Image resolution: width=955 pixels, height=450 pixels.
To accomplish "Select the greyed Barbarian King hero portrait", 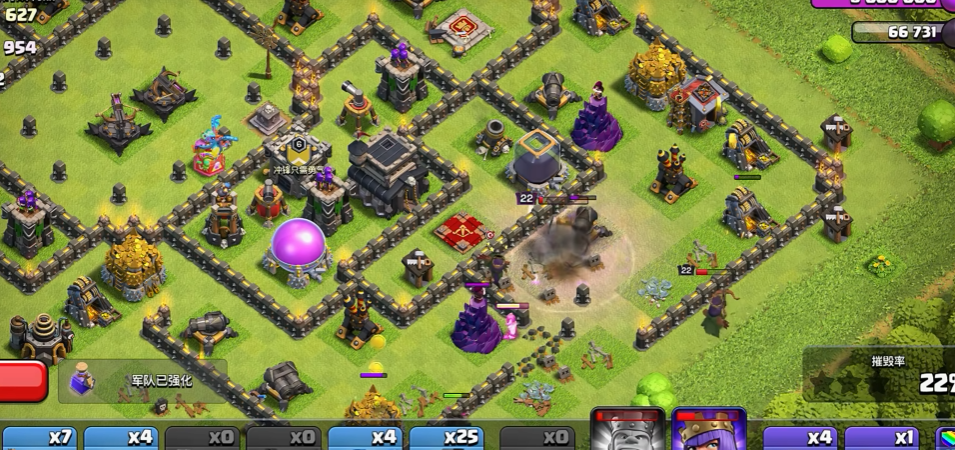I will pos(628,430).
